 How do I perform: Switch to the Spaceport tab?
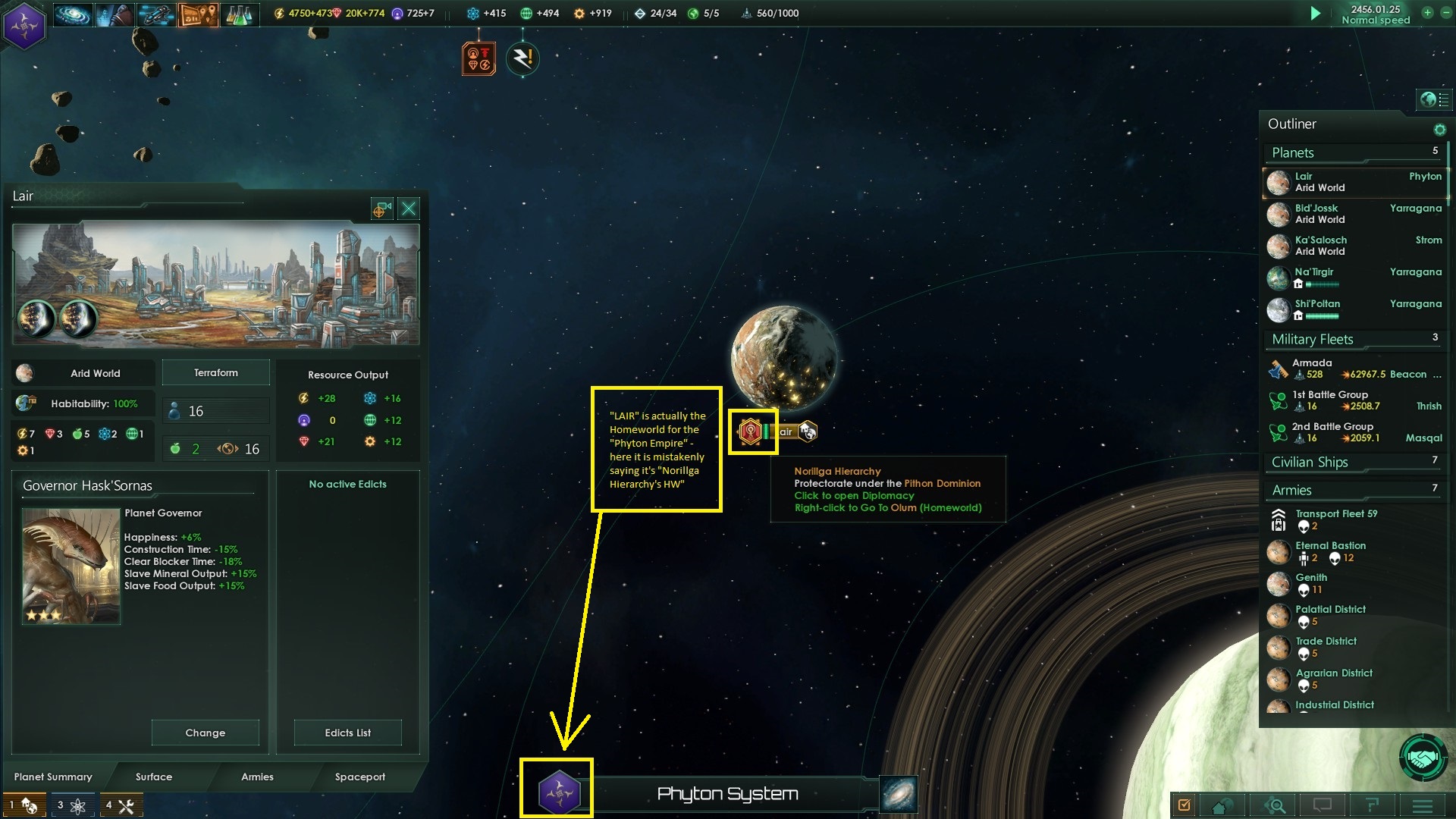360,777
